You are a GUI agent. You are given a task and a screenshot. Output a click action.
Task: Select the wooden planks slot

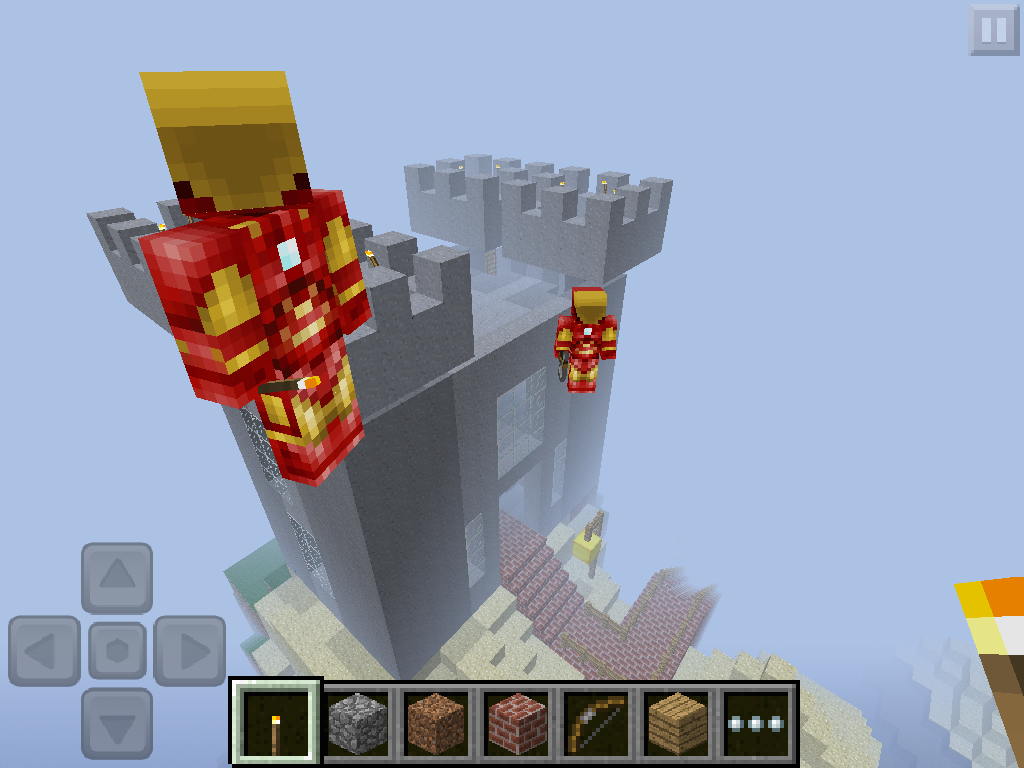678,723
